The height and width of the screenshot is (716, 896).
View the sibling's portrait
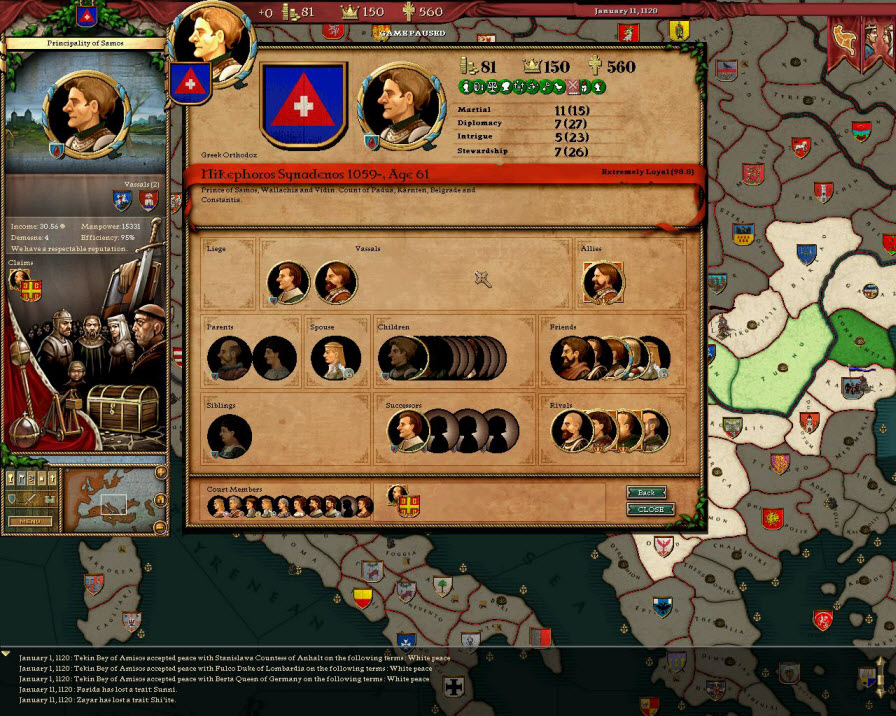point(229,437)
